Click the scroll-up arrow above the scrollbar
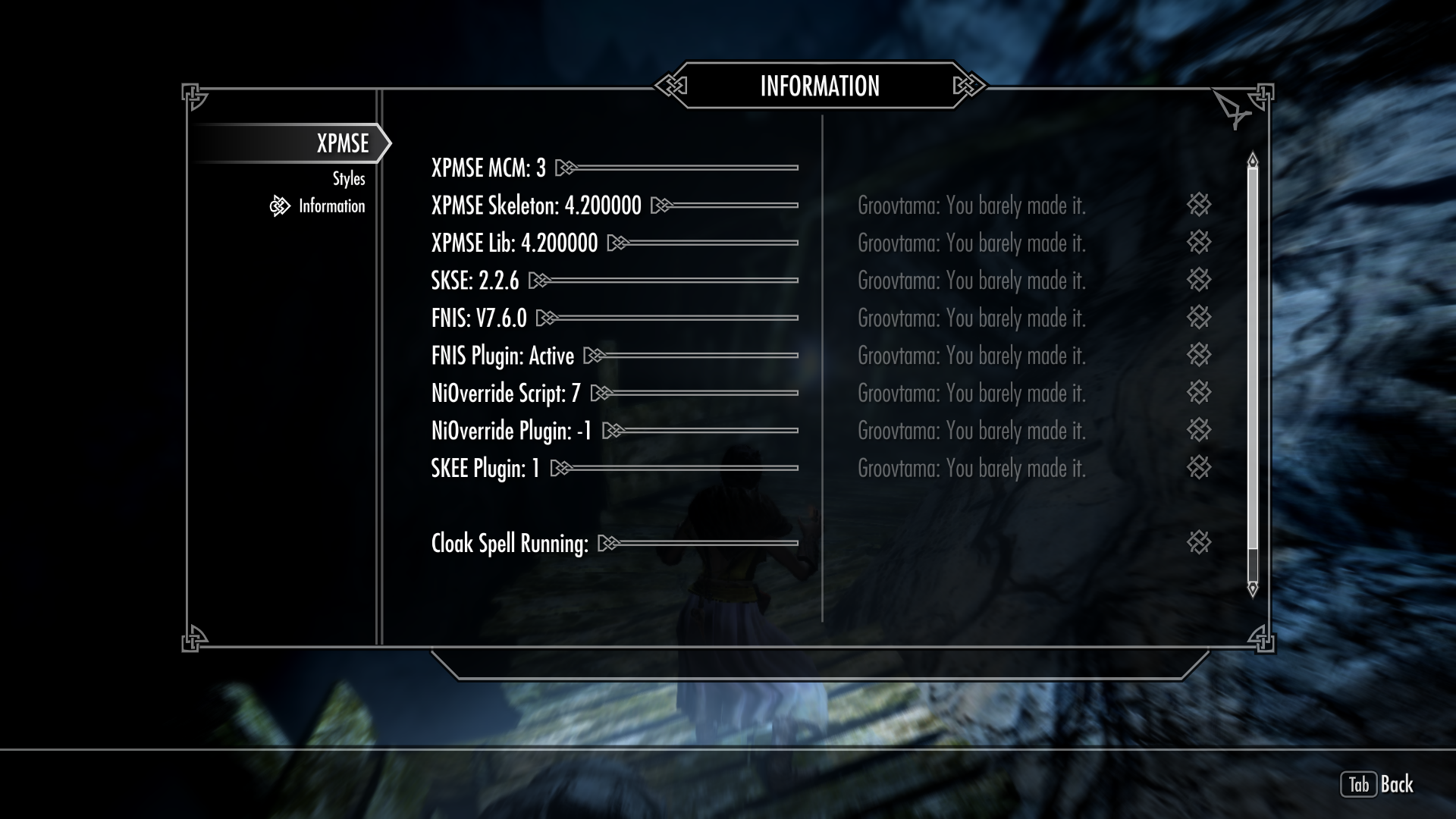 1252,158
